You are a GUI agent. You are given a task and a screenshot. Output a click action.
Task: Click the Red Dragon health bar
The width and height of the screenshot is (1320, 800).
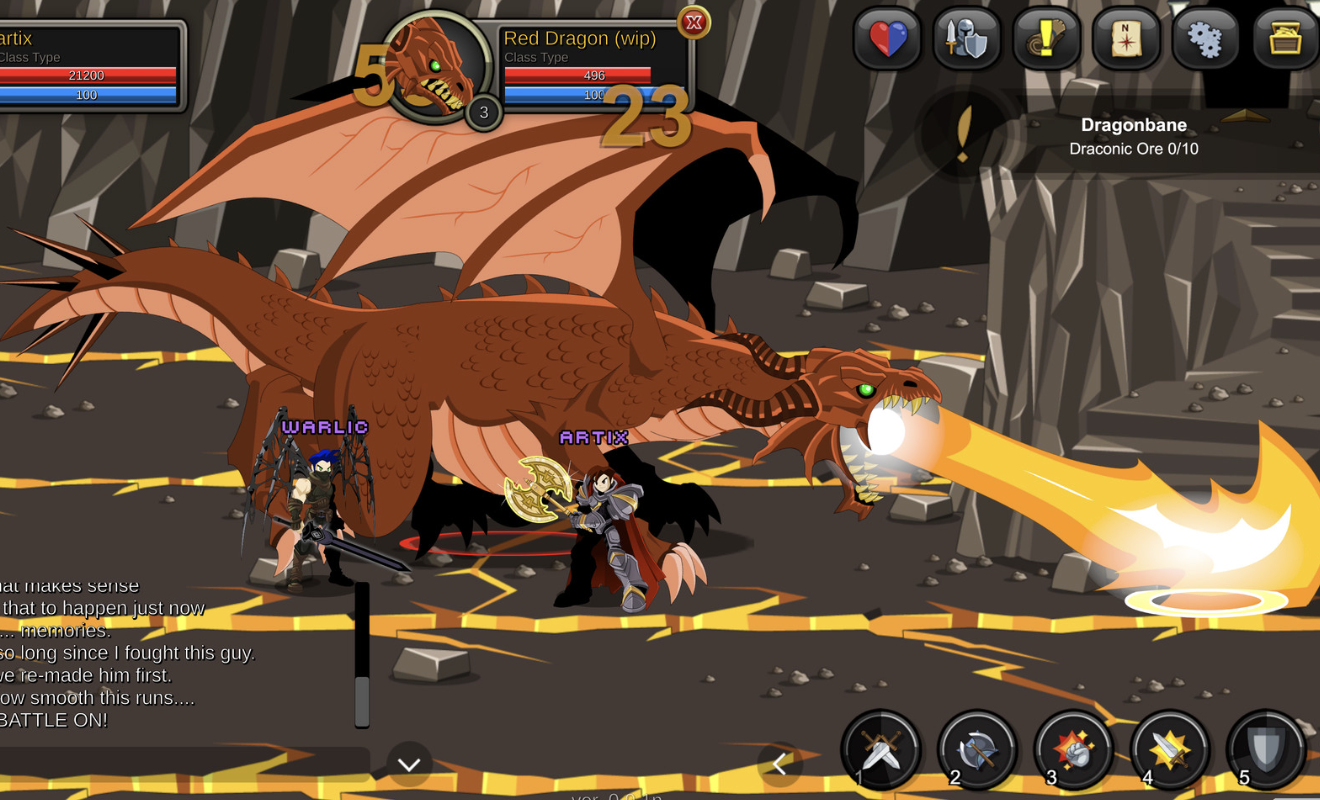coord(580,74)
